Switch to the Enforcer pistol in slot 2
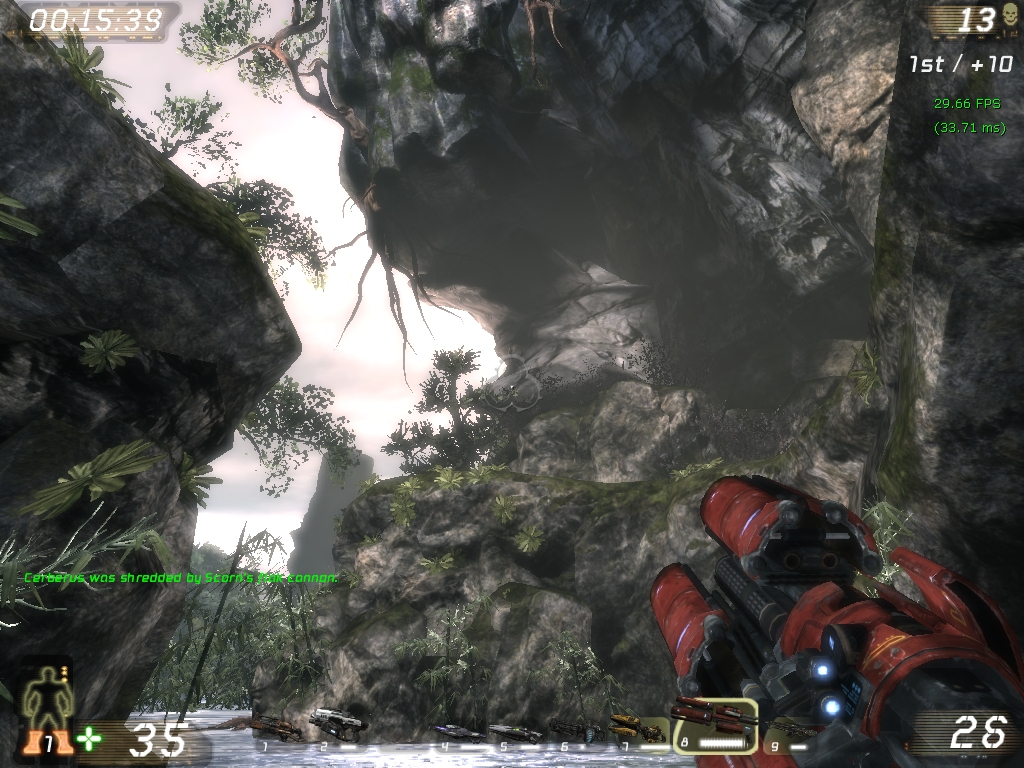The width and height of the screenshot is (1024, 768). 337,721
